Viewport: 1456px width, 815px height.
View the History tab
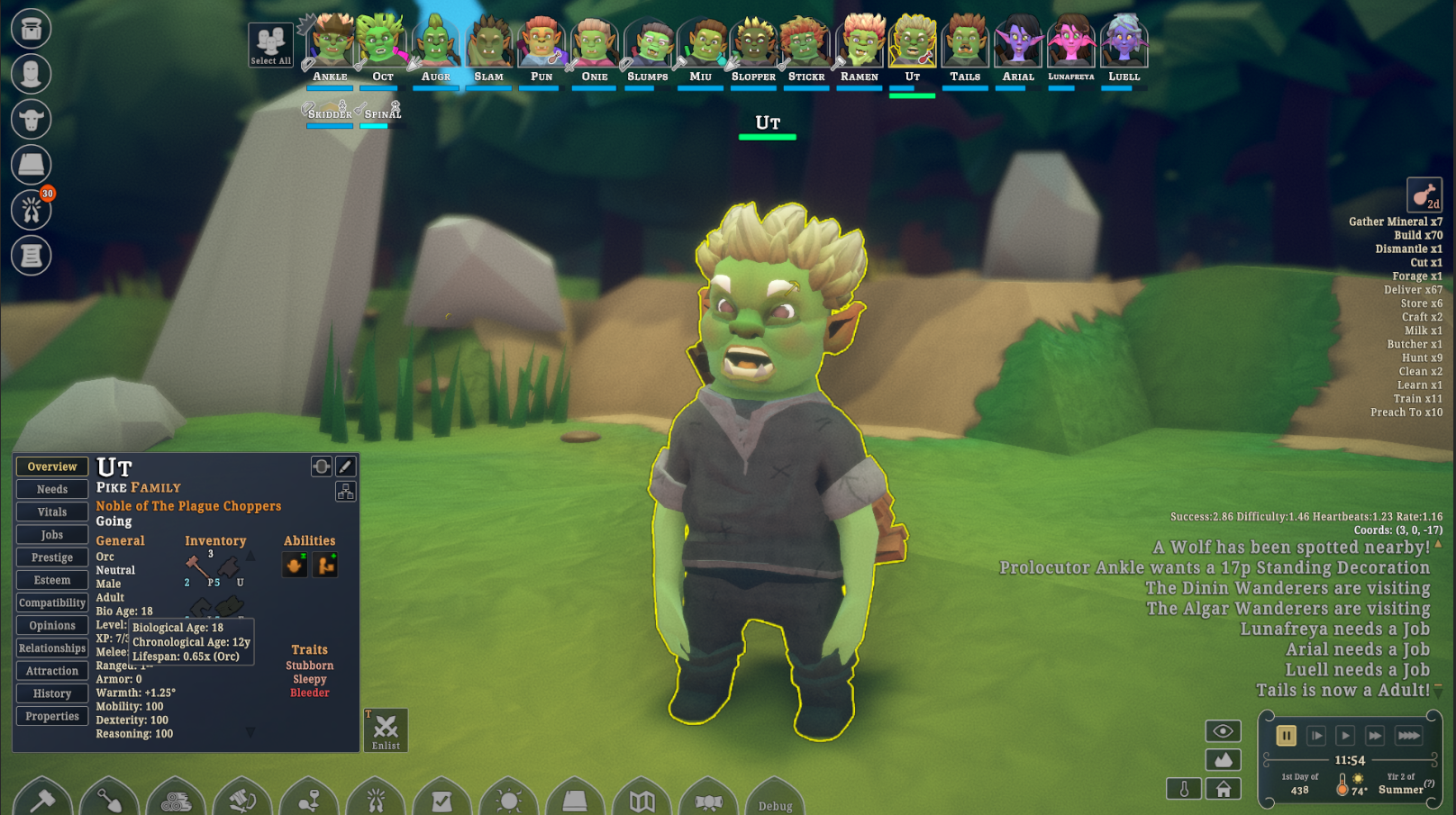click(x=52, y=693)
